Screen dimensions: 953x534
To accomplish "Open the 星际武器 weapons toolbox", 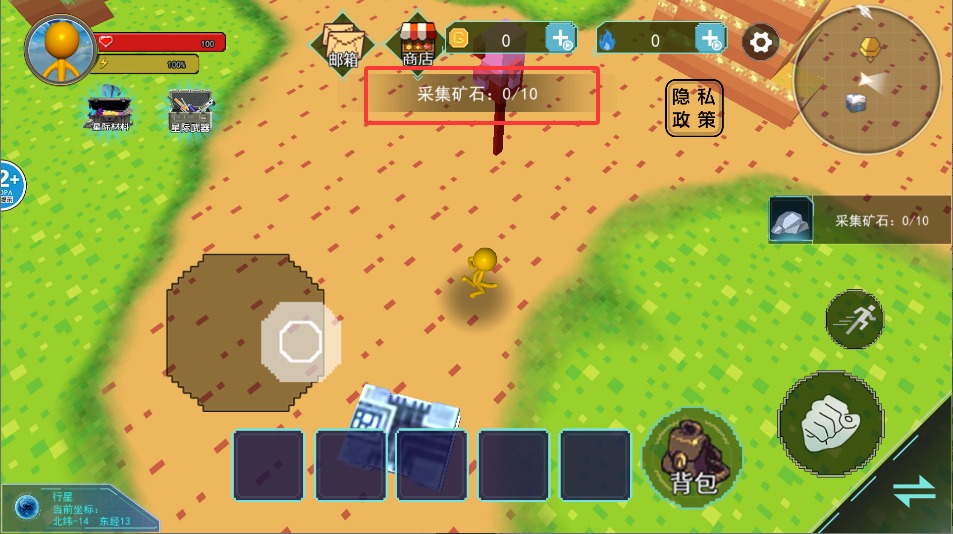I will pos(189,110).
